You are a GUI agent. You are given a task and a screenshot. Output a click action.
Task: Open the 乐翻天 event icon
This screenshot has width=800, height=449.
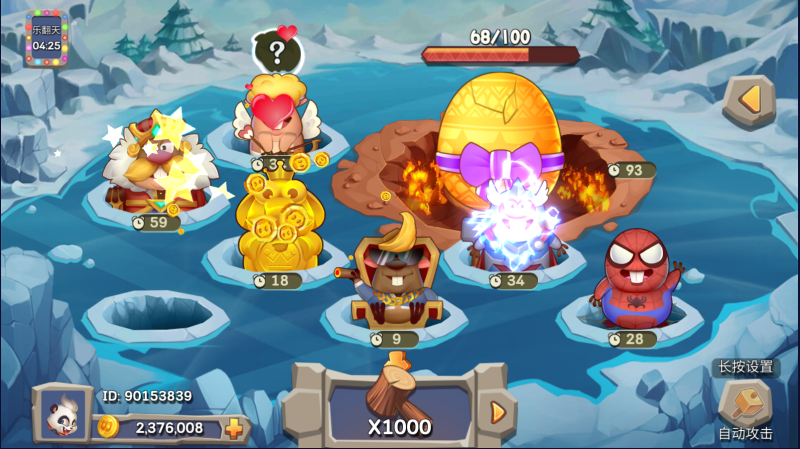pos(46,38)
